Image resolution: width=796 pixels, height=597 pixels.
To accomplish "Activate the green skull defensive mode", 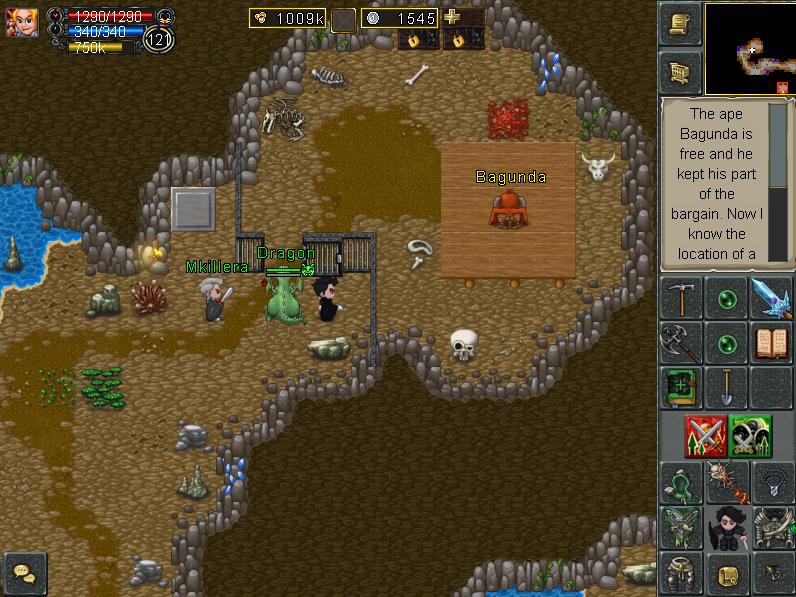I will click(750, 436).
